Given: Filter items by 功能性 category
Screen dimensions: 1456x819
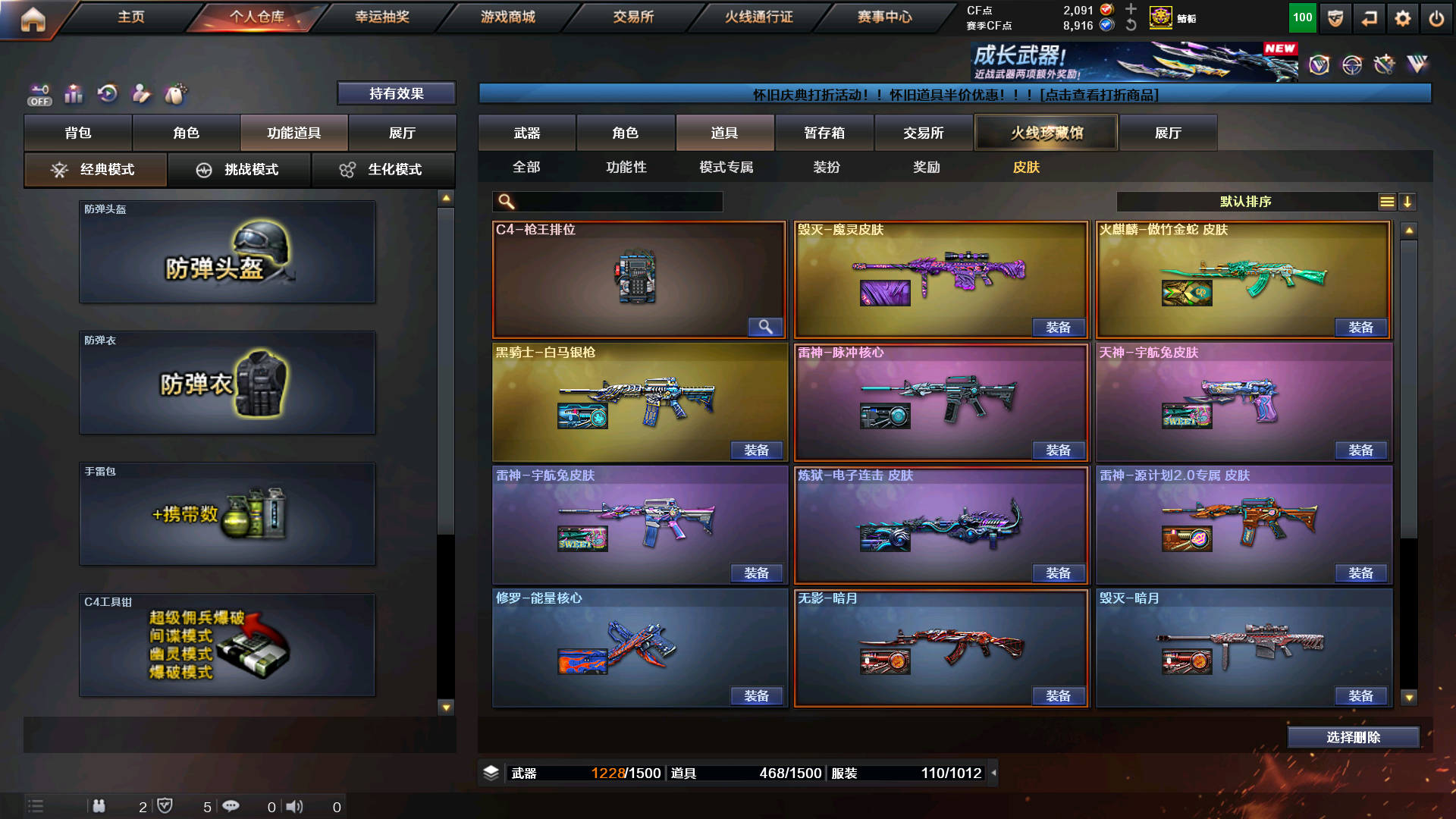Looking at the screenshot, I should (x=626, y=167).
